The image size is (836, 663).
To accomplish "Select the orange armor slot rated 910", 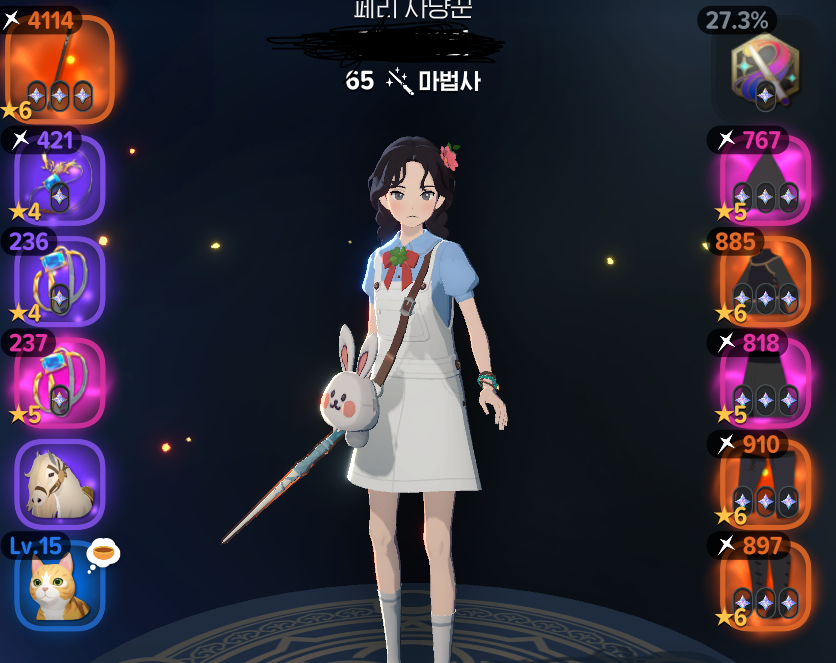I will coord(765,485).
